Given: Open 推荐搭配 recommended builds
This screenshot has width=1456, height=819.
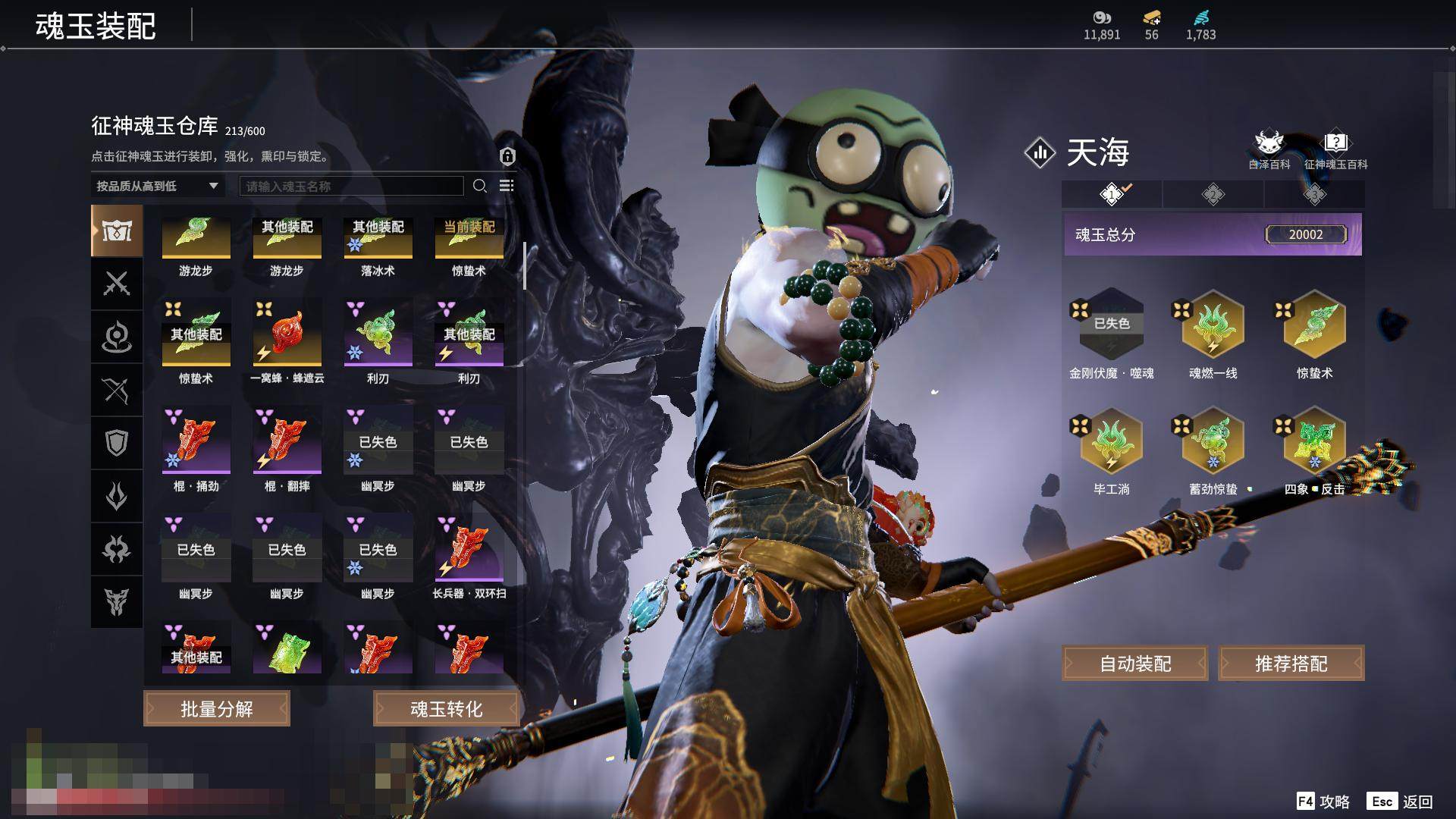Looking at the screenshot, I should point(1291,664).
